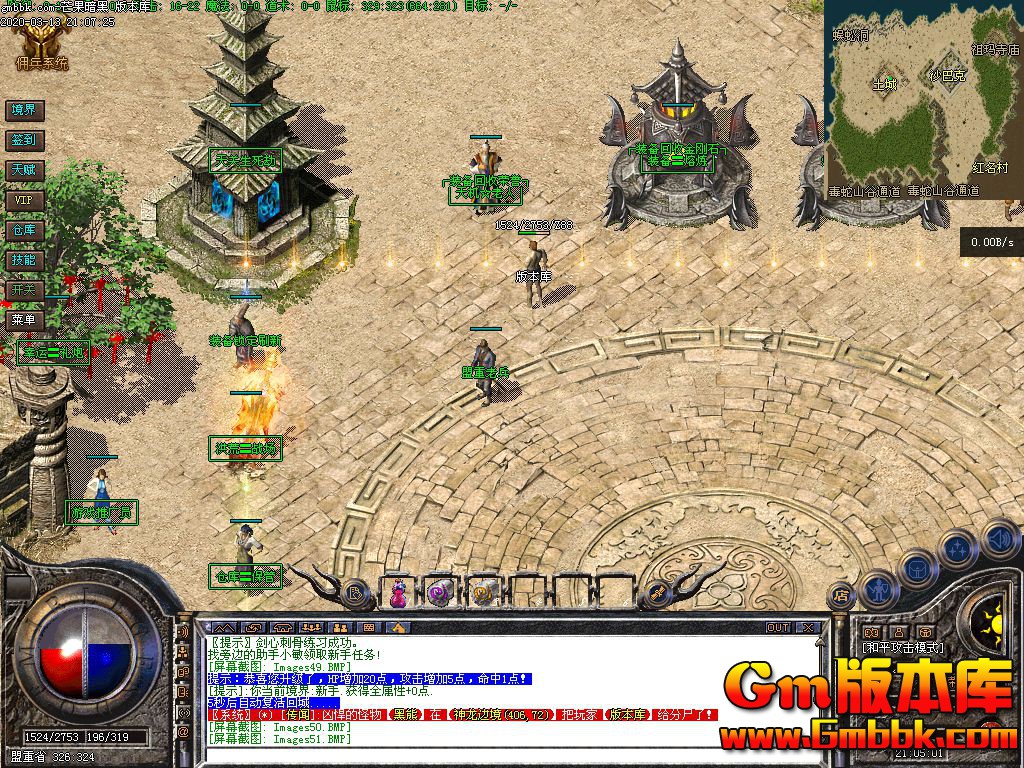Open the 菜单 menu button
Viewport: 1024px width, 768px height.
23,321
